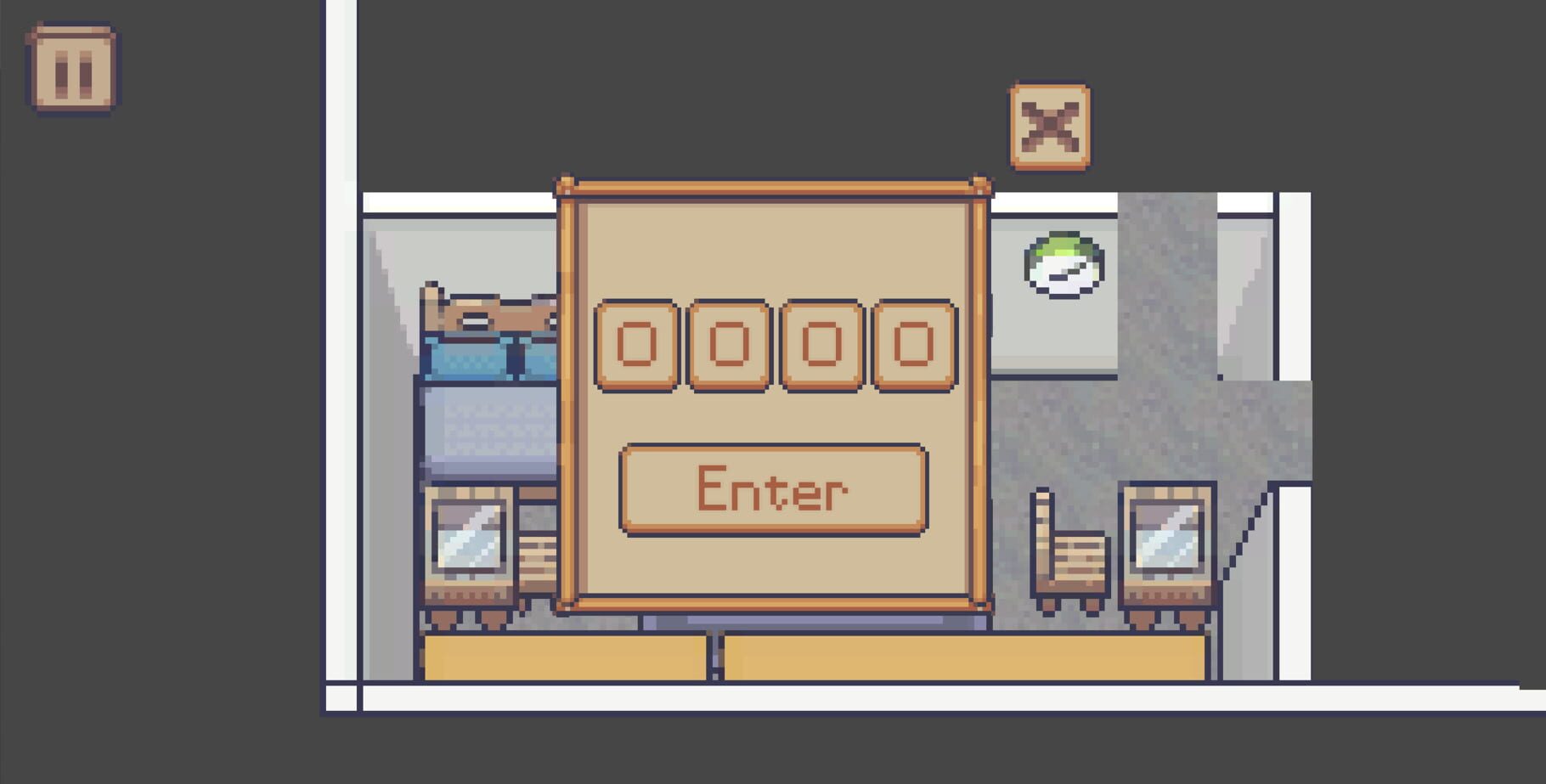This screenshot has height=784, width=1546.
Task: Pause the game
Action: coord(72,64)
